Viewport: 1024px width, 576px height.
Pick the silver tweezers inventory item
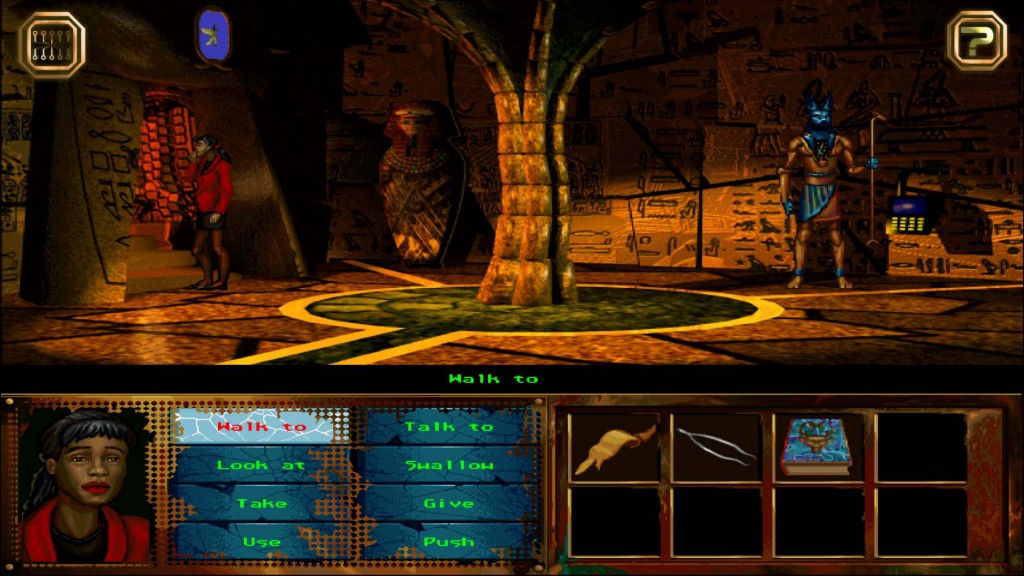(716, 447)
